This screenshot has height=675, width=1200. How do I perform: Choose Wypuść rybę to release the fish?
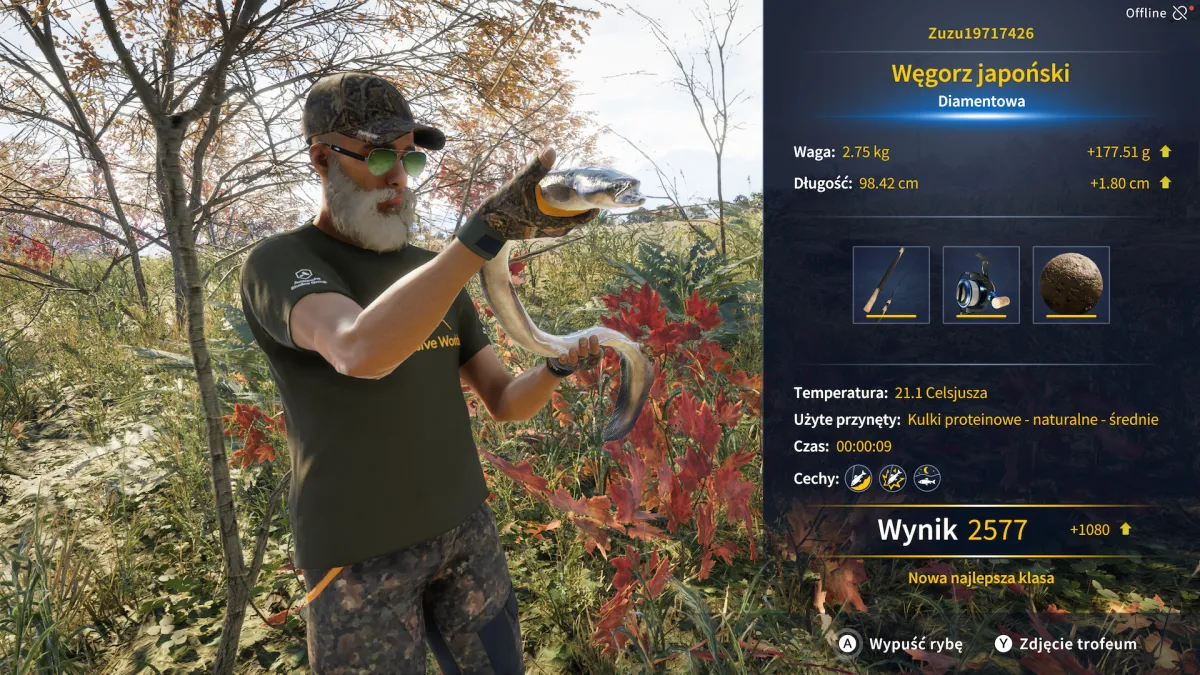(901, 644)
